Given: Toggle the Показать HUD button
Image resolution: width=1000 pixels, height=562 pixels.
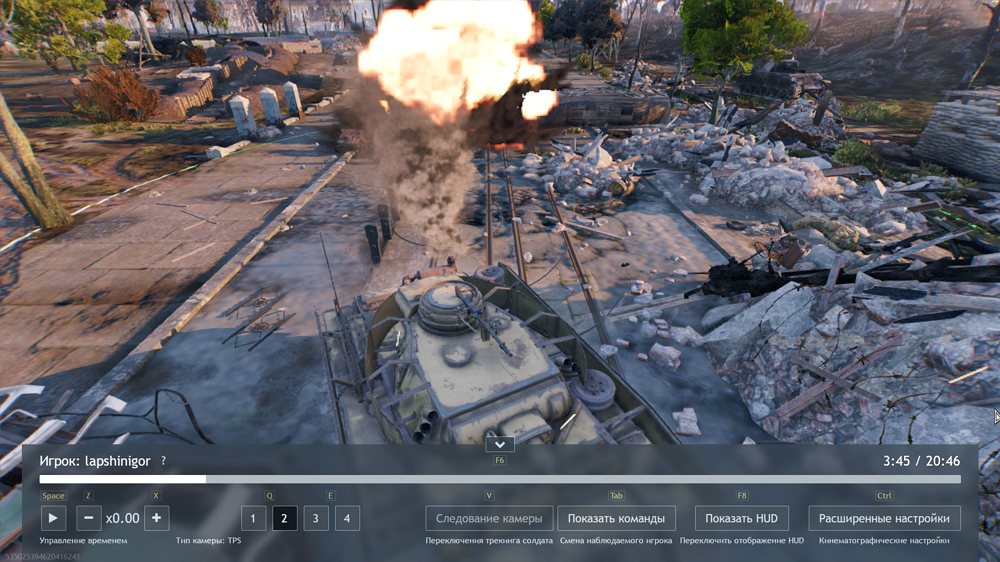Looking at the screenshot, I should click(x=741, y=518).
